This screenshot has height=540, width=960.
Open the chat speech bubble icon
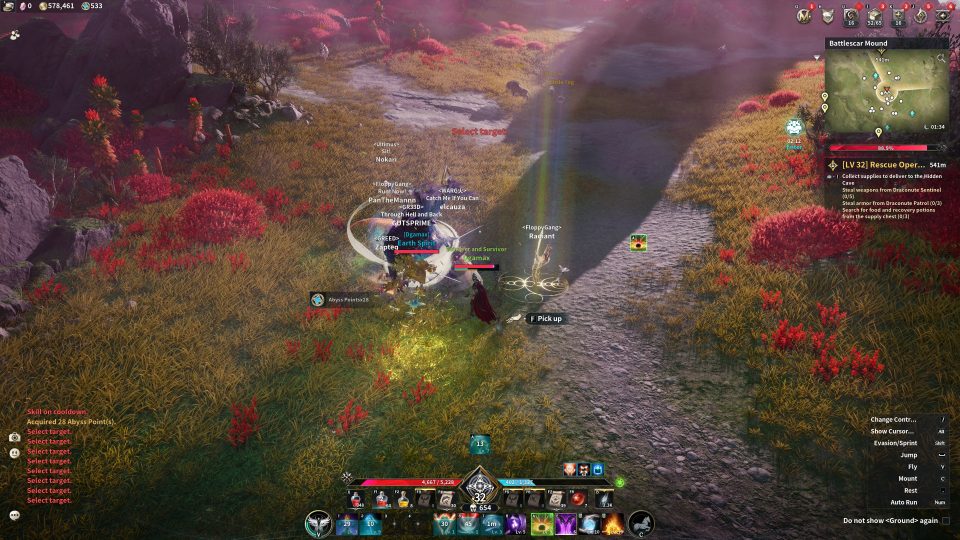click(15, 515)
